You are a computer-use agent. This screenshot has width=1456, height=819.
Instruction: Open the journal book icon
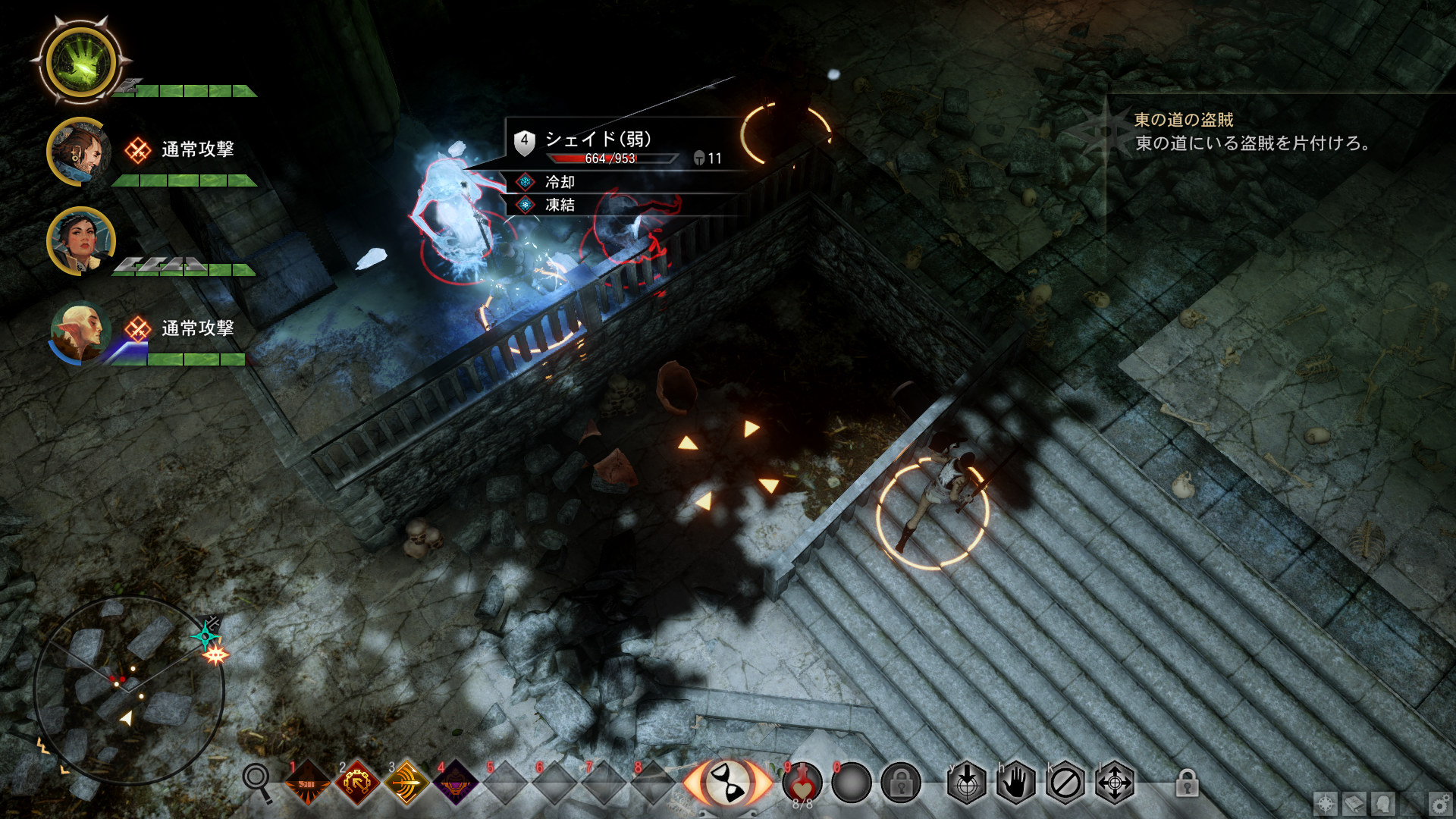1354,803
